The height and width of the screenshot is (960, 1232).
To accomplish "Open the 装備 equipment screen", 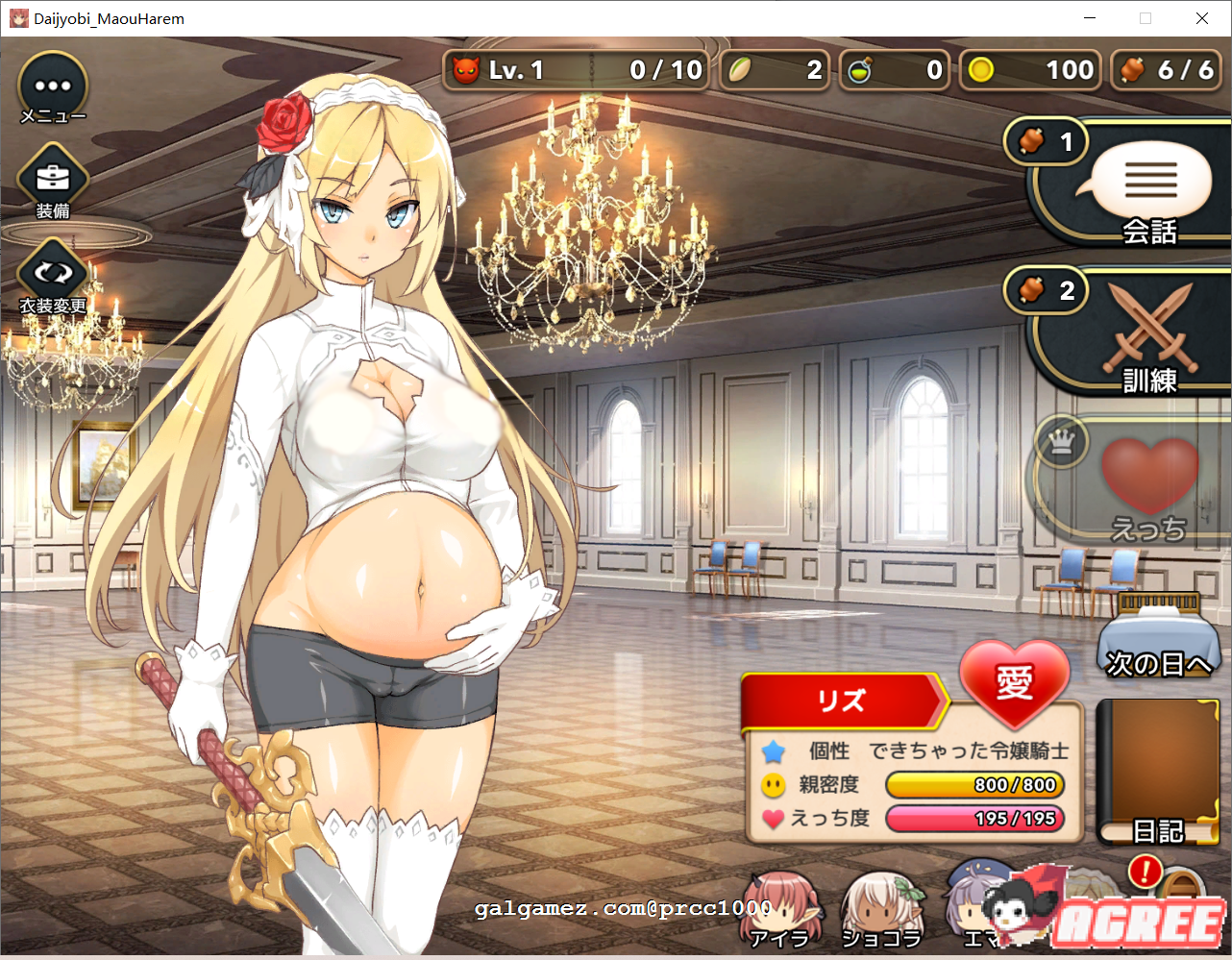I will [x=53, y=180].
